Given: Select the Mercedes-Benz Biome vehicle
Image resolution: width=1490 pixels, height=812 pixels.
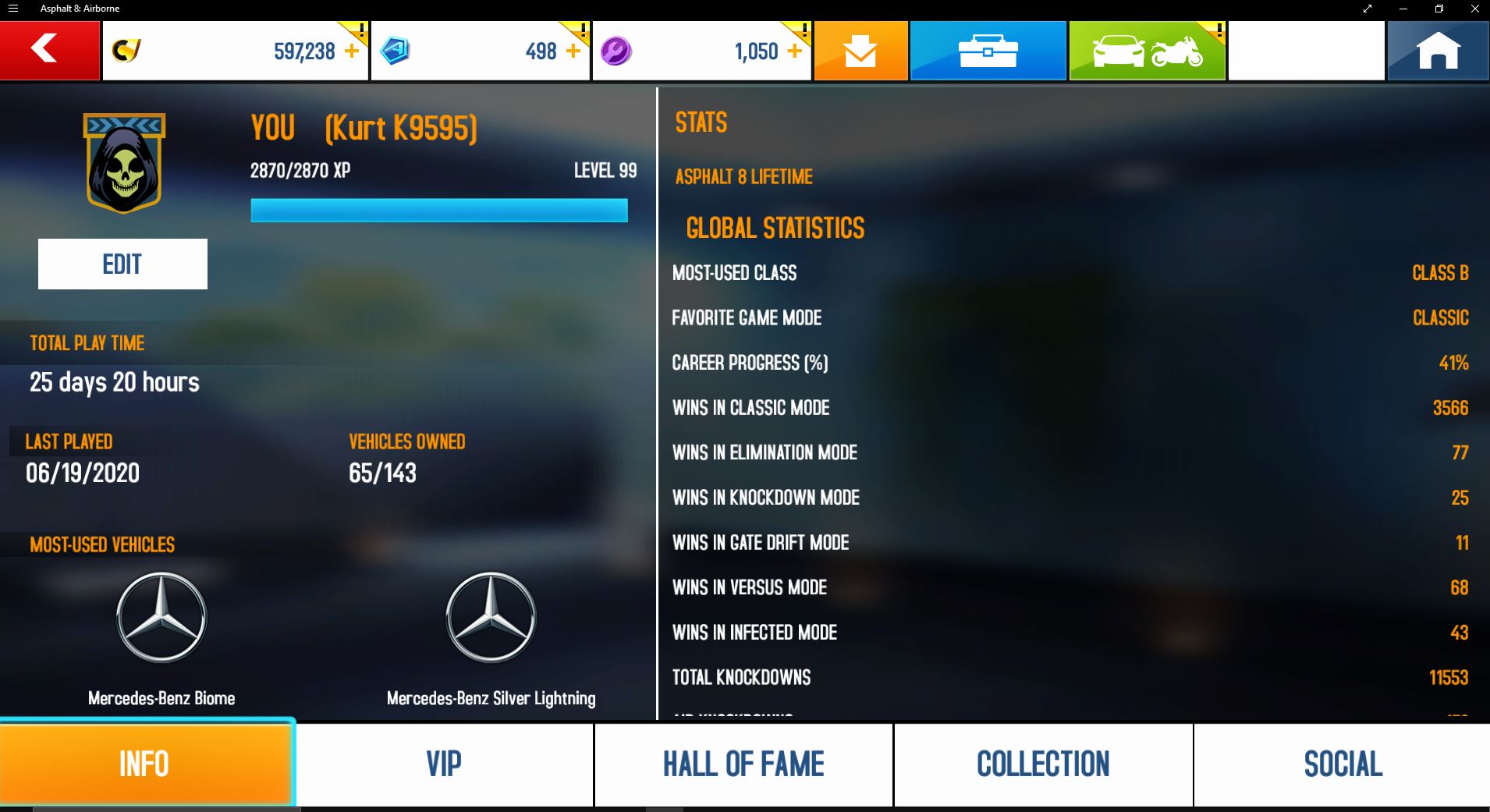Looking at the screenshot, I should tap(161, 618).
